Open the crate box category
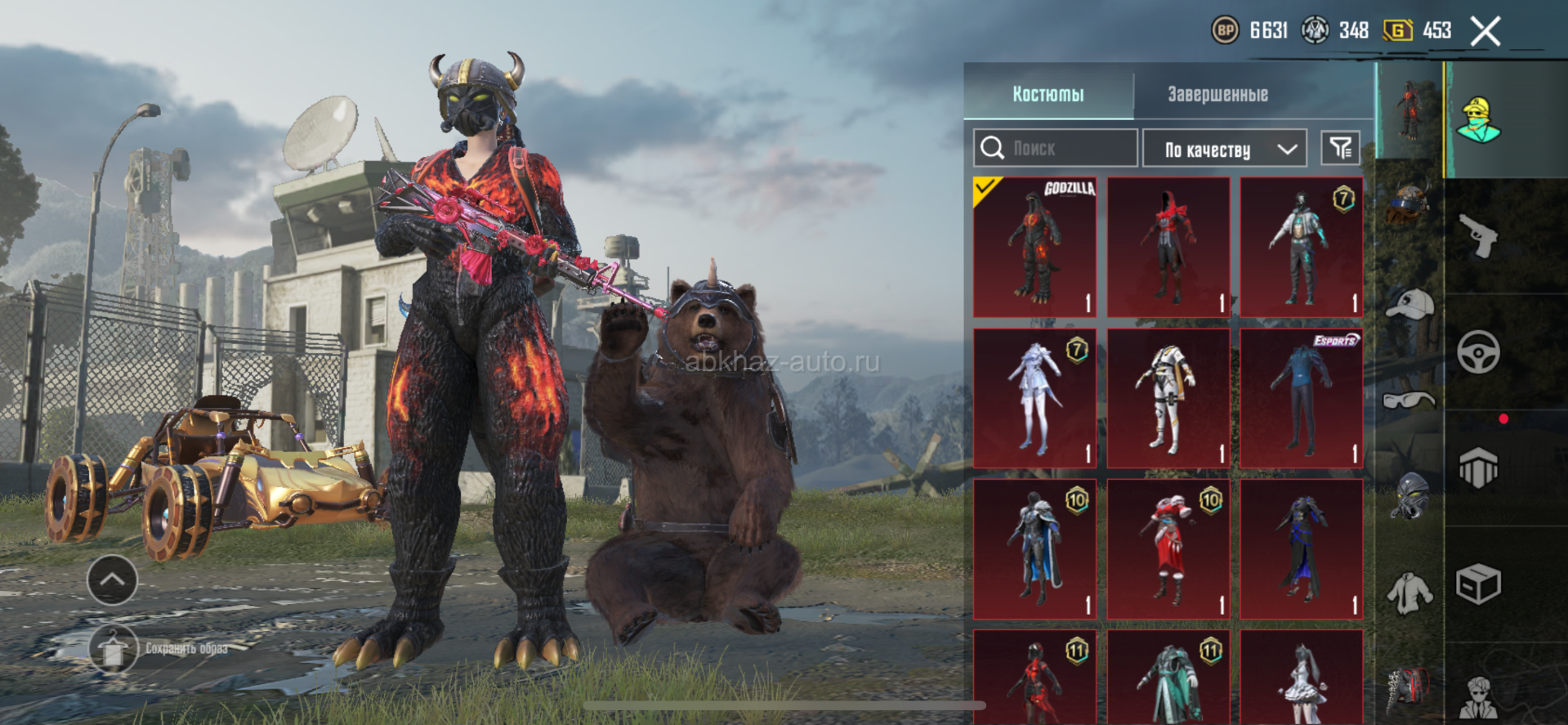Viewport: 1568px width, 725px height. pyautogui.click(x=1478, y=584)
